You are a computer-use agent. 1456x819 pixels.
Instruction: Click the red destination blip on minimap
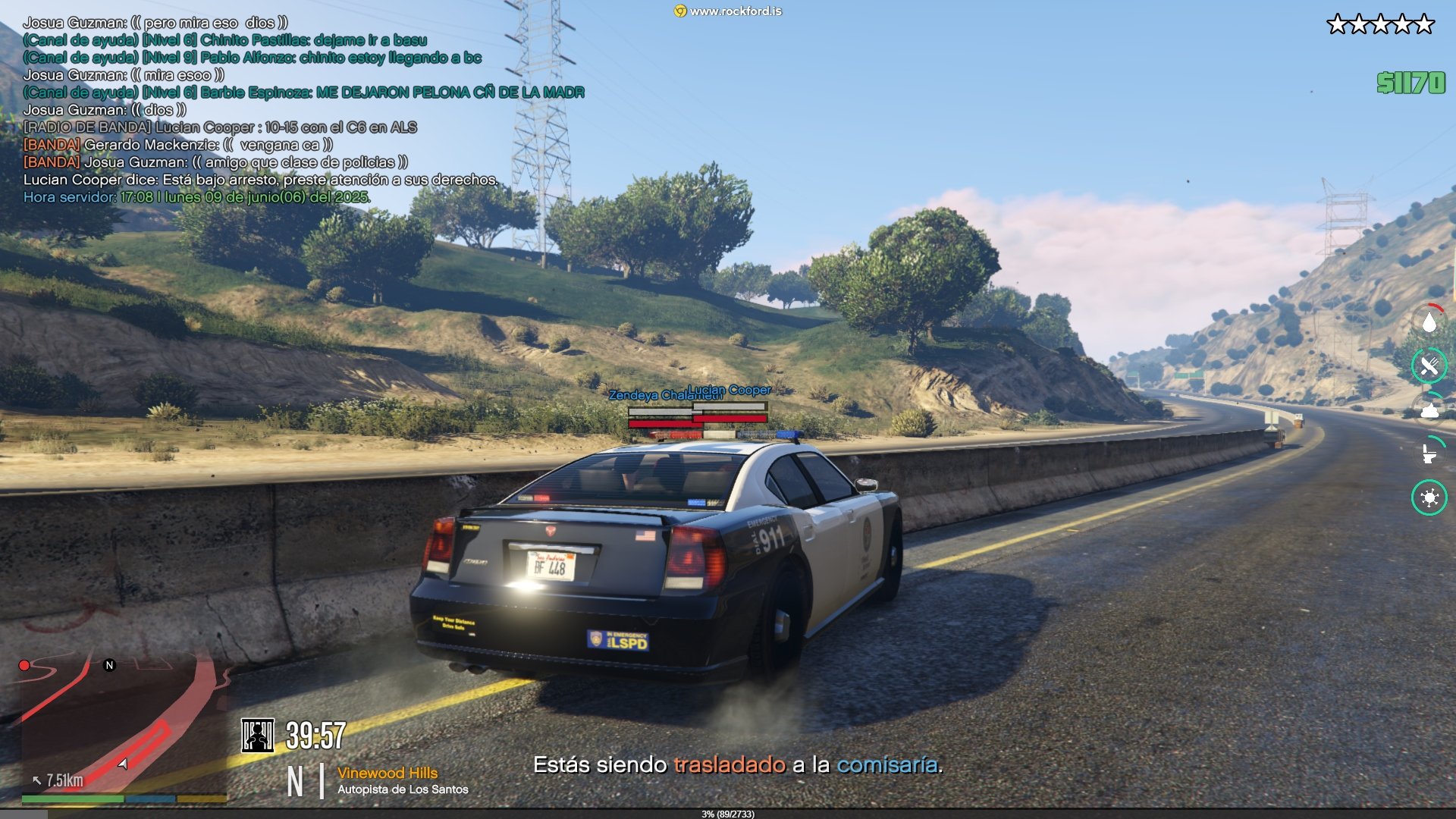click(x=24, y=666)
